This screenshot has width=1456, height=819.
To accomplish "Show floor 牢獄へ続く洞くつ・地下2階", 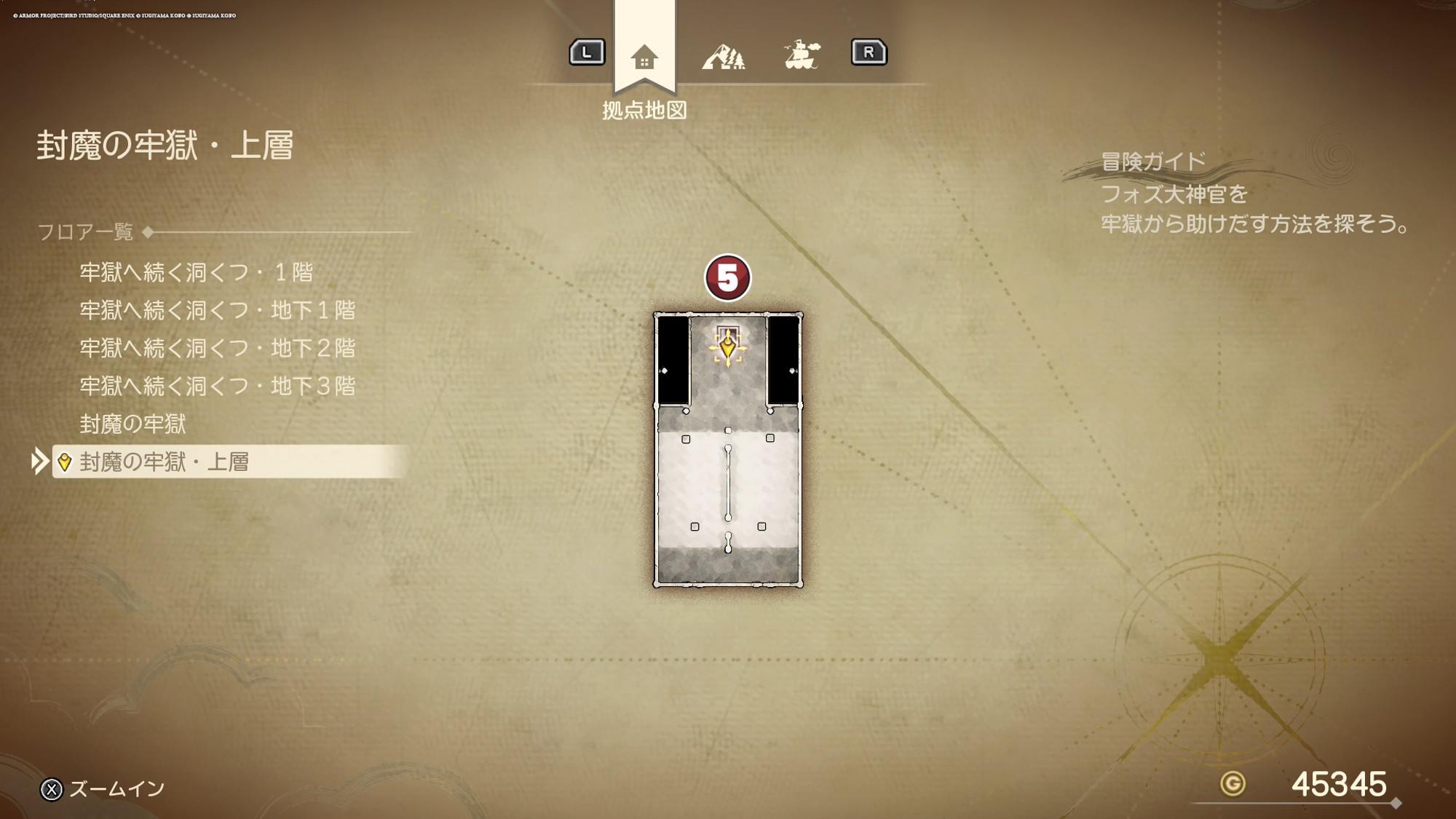I will tap(217, 348).
